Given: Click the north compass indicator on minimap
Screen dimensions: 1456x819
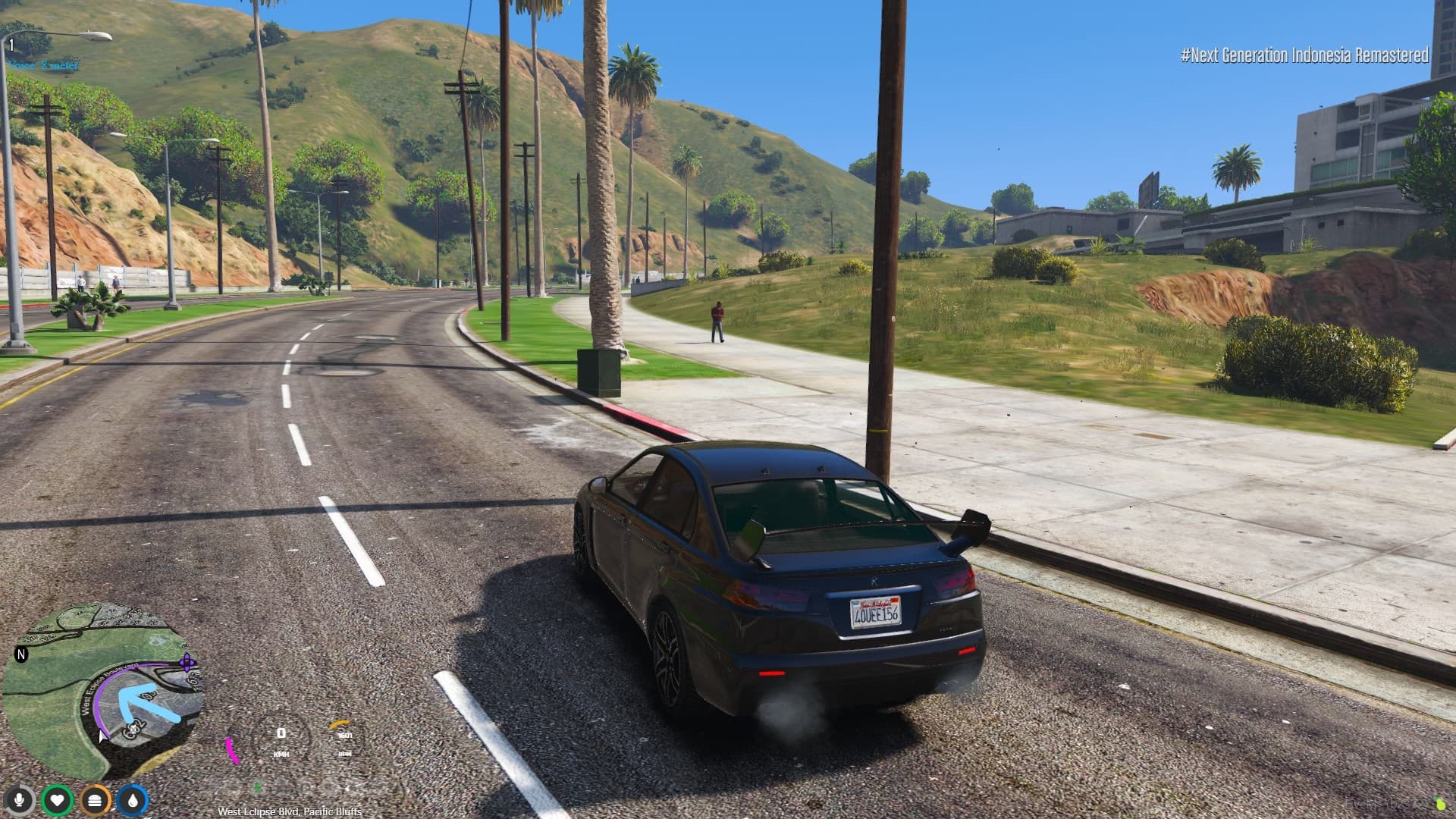Looking at the screenshot, I should pos(21,654).
